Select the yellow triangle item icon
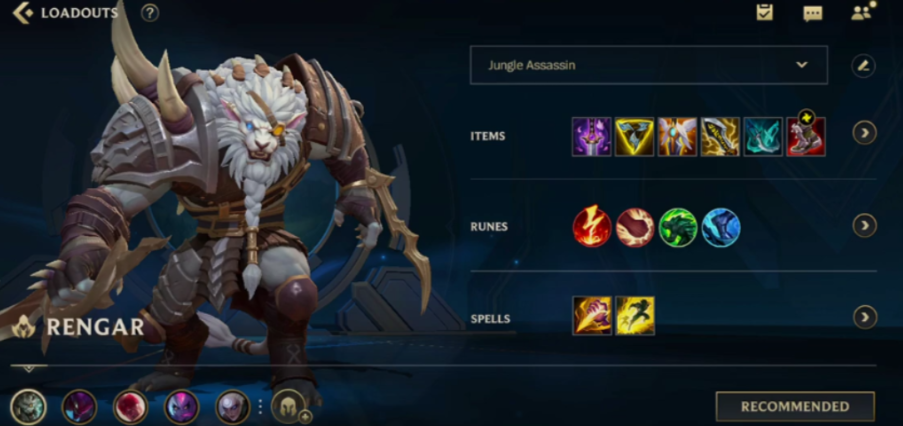Screen dimensions: 903x426 [634, 136]
